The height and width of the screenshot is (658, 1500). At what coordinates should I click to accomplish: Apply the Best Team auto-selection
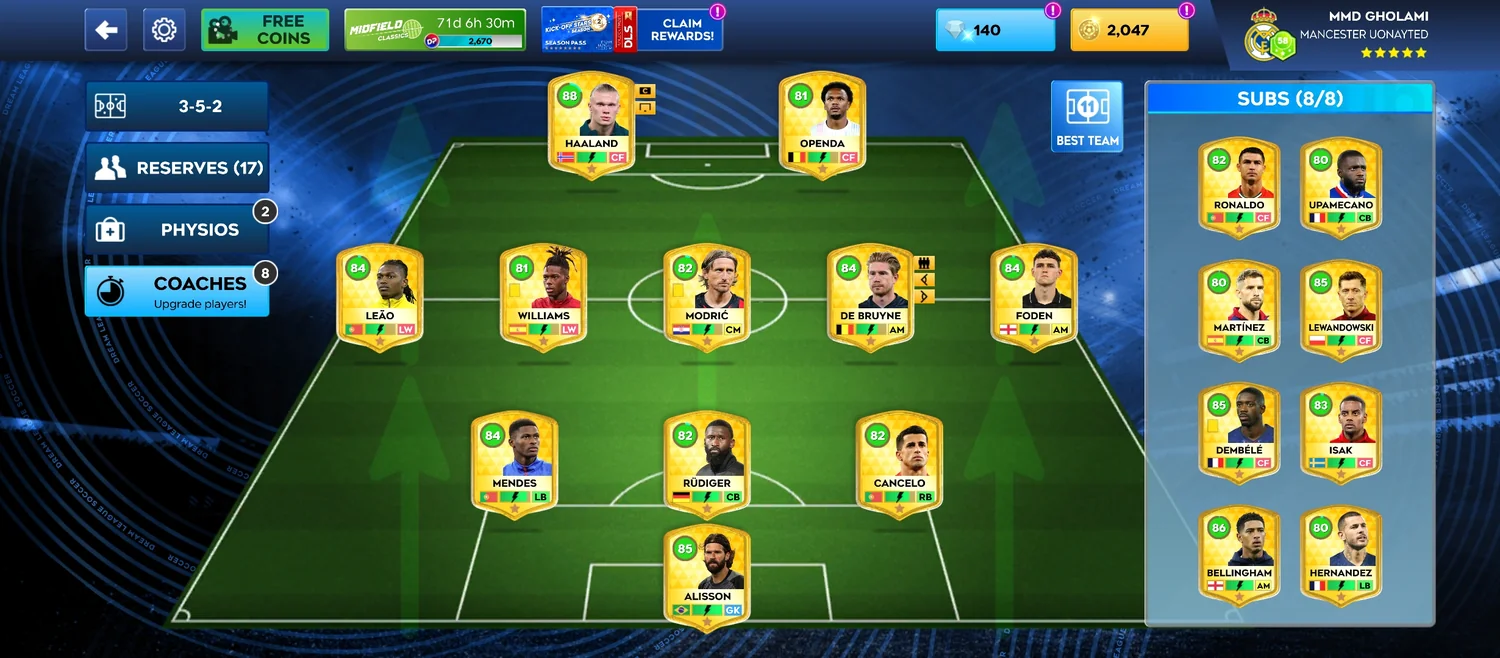[x=1087, y=117]
